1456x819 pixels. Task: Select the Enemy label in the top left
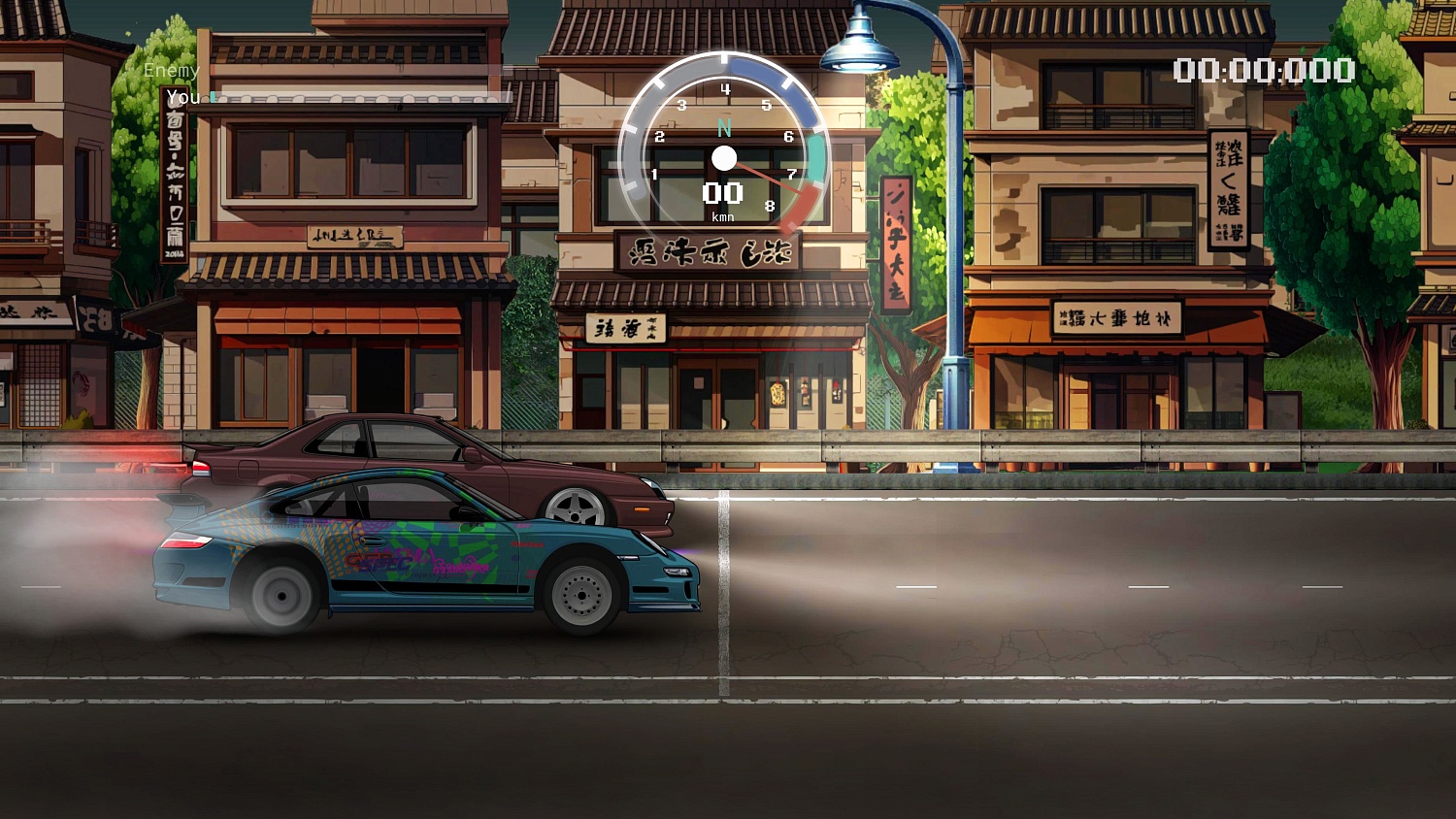pyautogui.click(x=171, y=70)
